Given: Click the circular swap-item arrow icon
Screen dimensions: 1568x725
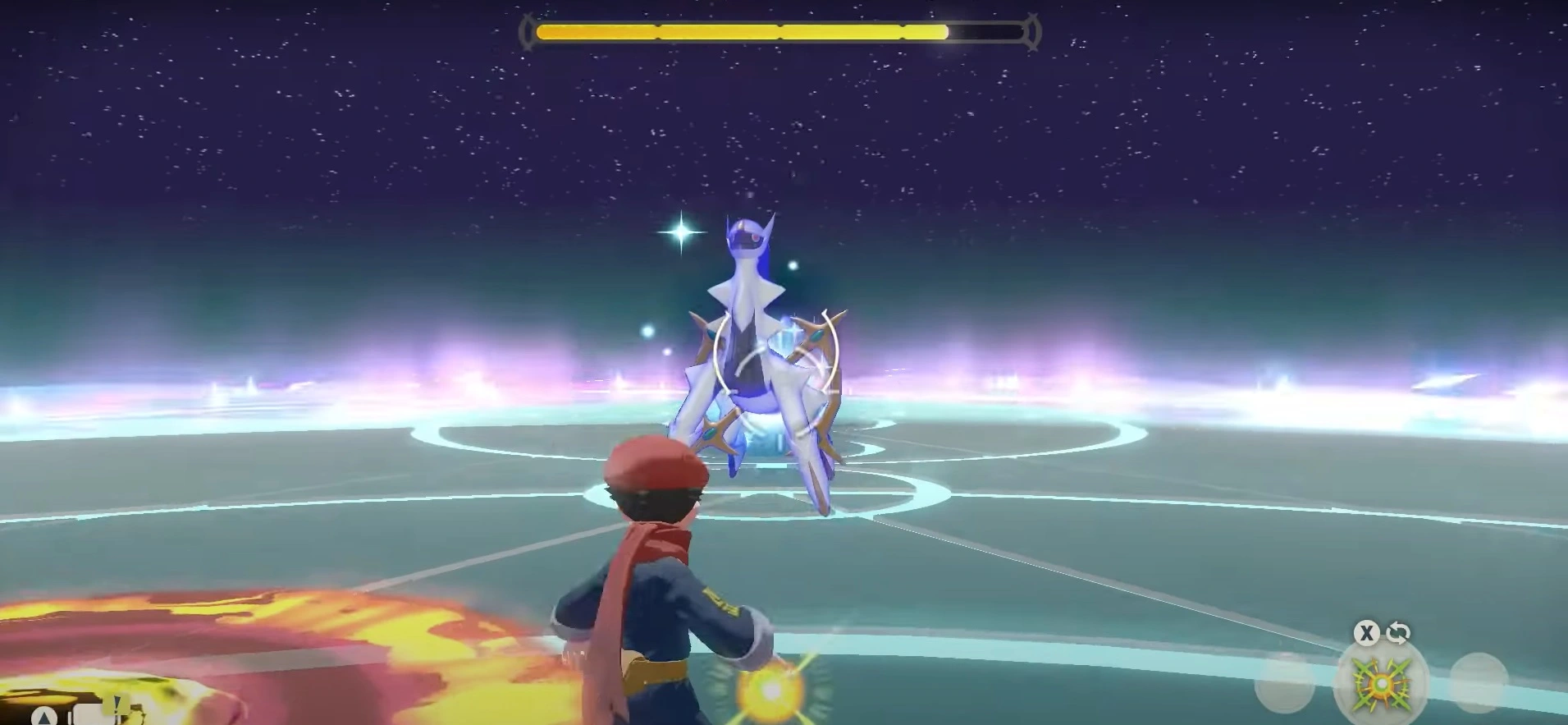Looking at the screenshot, I should click(x=1397, y=633).
